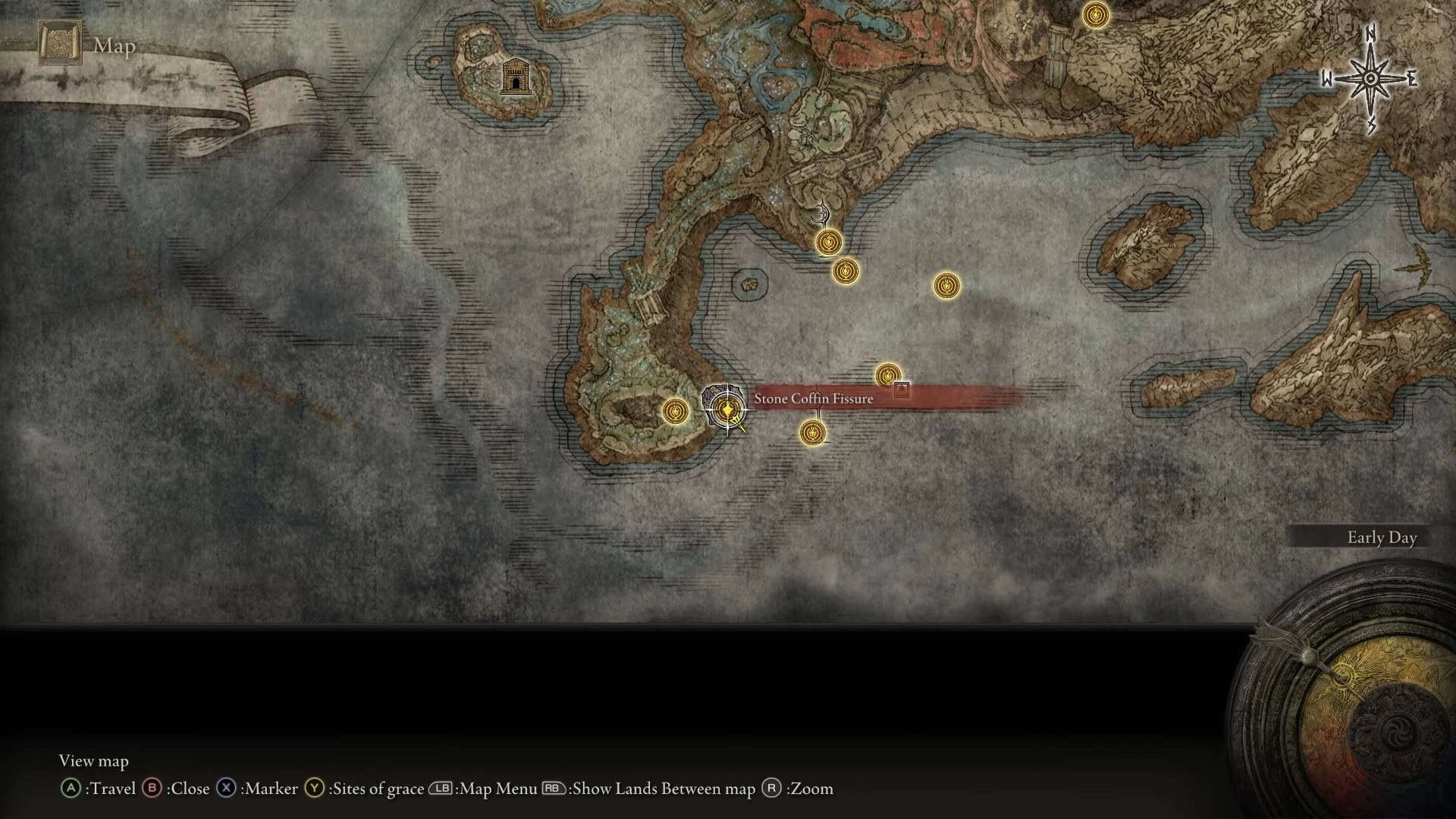This screenshot has height=819, width=1456.
Task: Select the isolated grace marker in the open sea
Action: pos(946,286)
